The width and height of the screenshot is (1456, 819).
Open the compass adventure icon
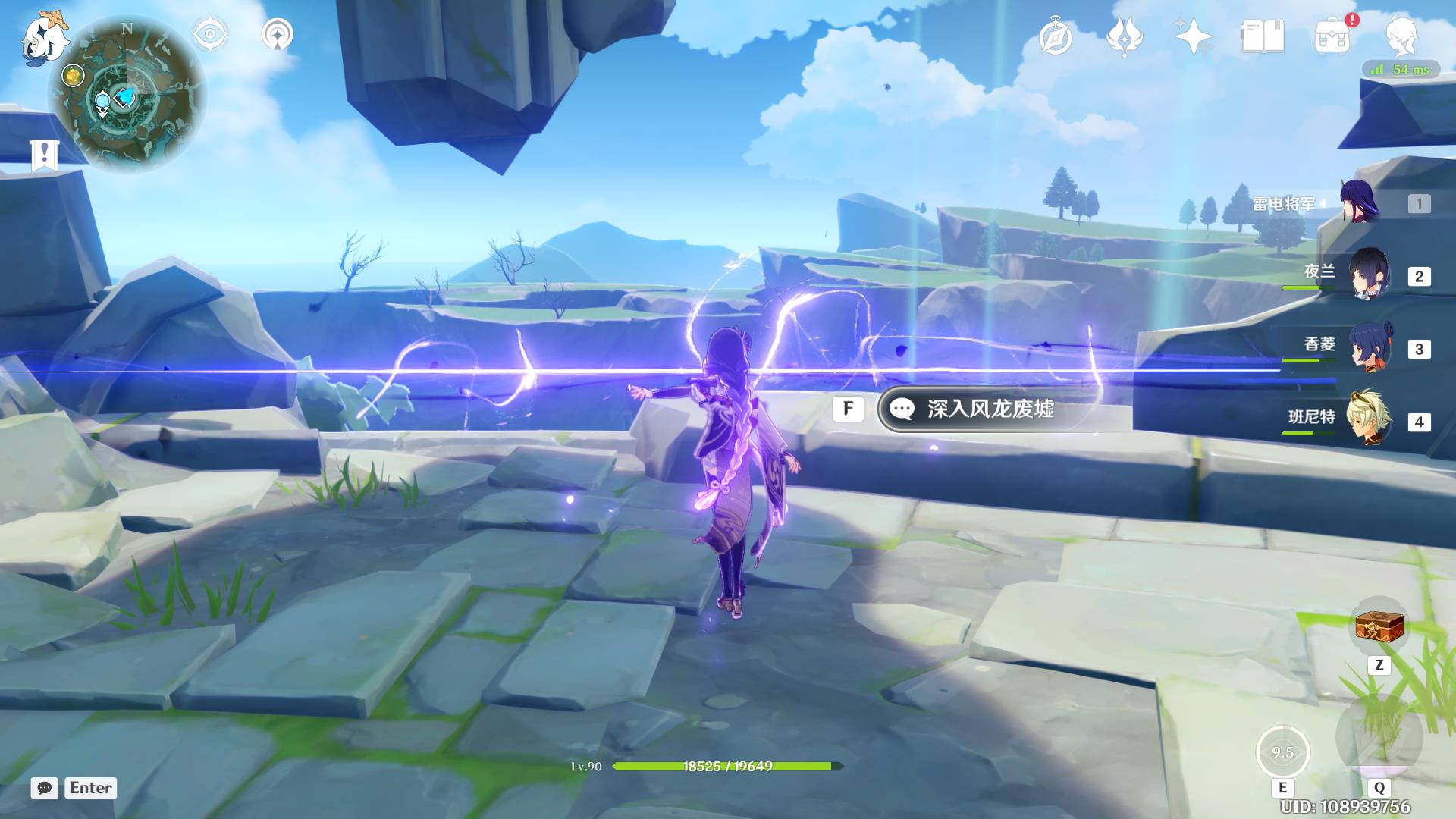click(x=1056, y=36)
